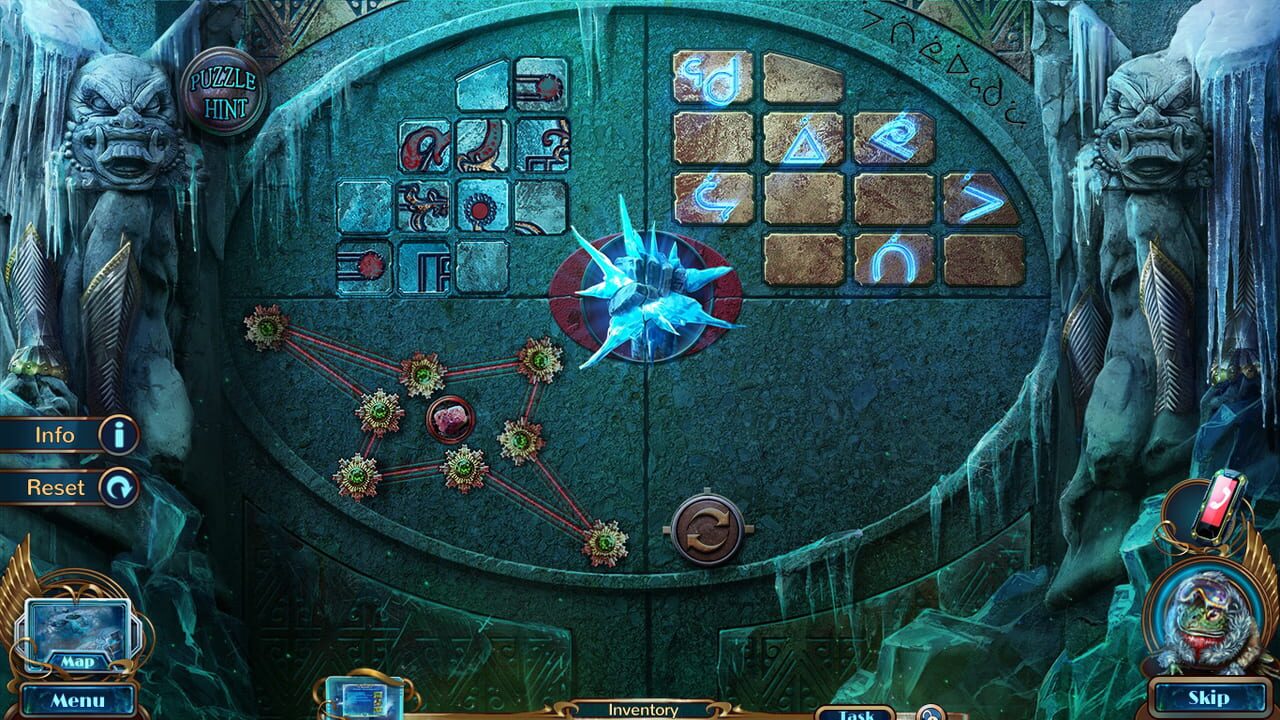Toggle the red gem node in the constellation puzzle
This screenshot has width=1280, height=720.
click(452, 420)
